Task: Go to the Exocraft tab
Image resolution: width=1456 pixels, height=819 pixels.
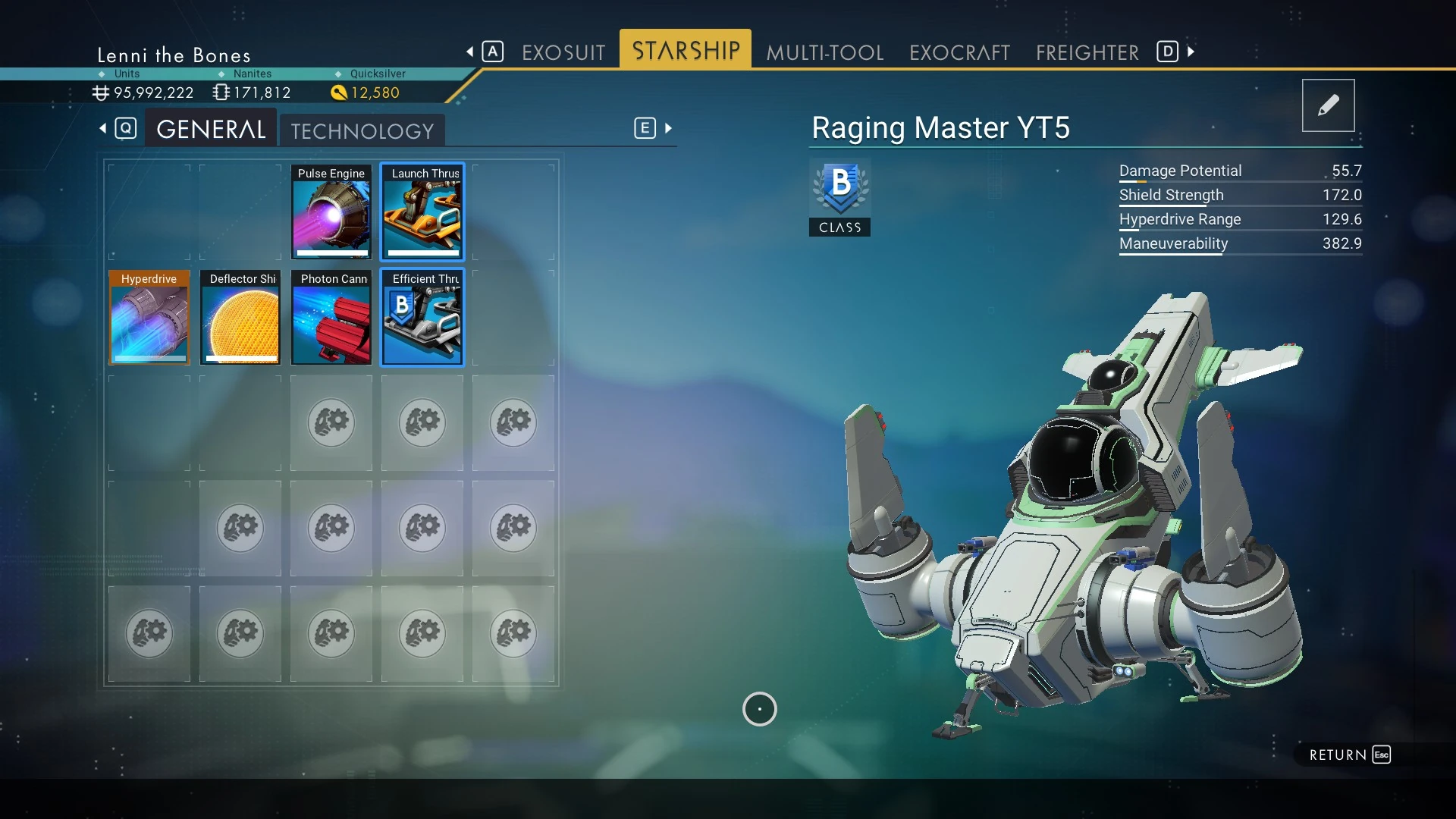Action: (x=959, y=52)
